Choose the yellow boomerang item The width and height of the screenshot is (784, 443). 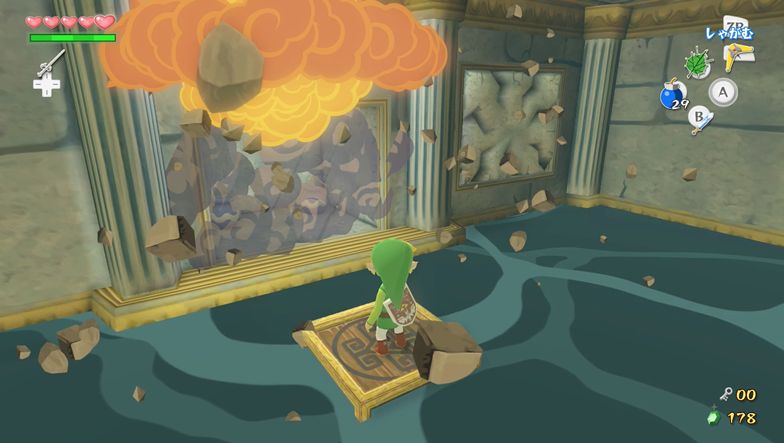(x=738, y=58)
